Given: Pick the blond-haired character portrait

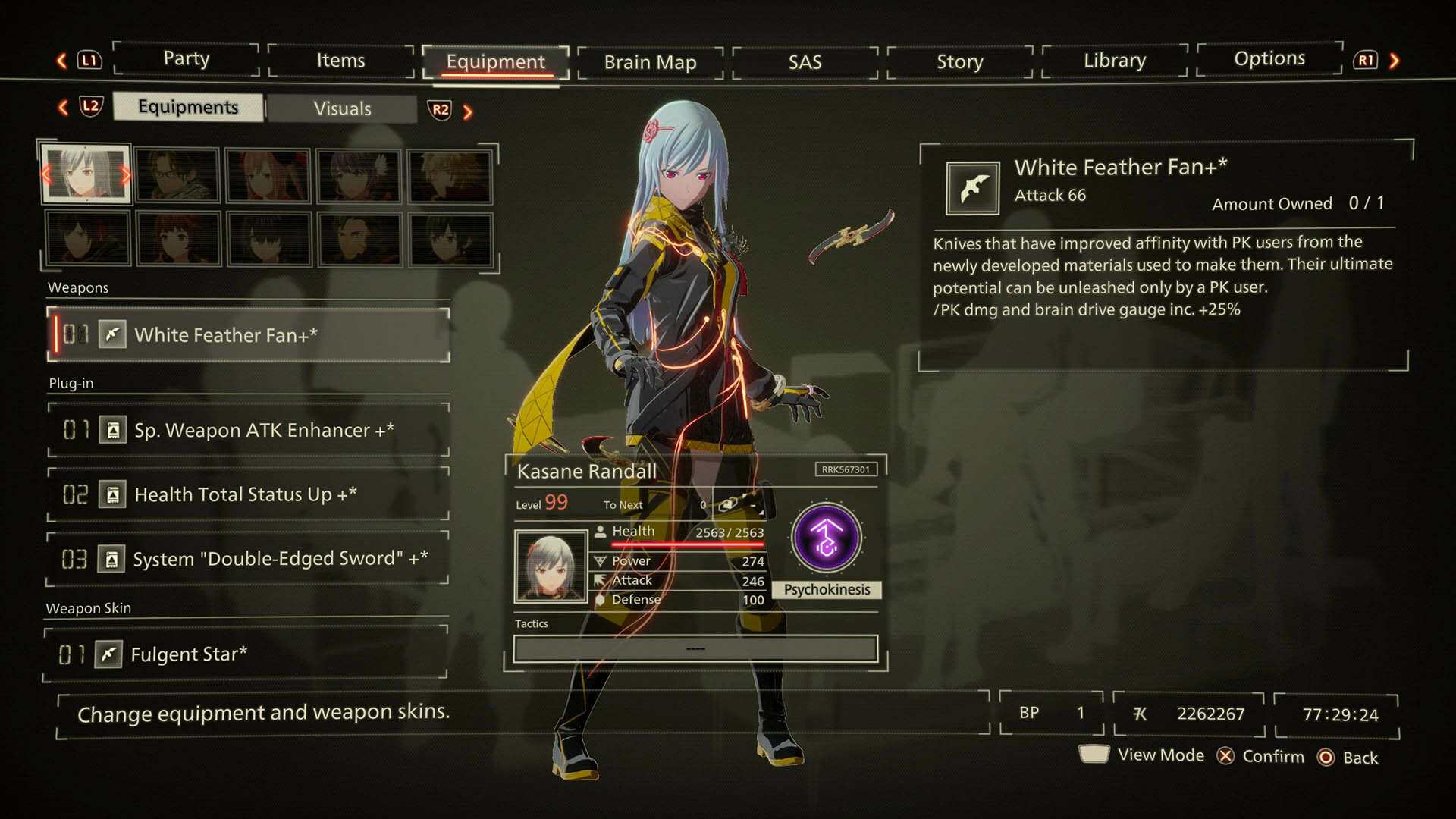Looking at the screenshot, I should coord(450,176).
